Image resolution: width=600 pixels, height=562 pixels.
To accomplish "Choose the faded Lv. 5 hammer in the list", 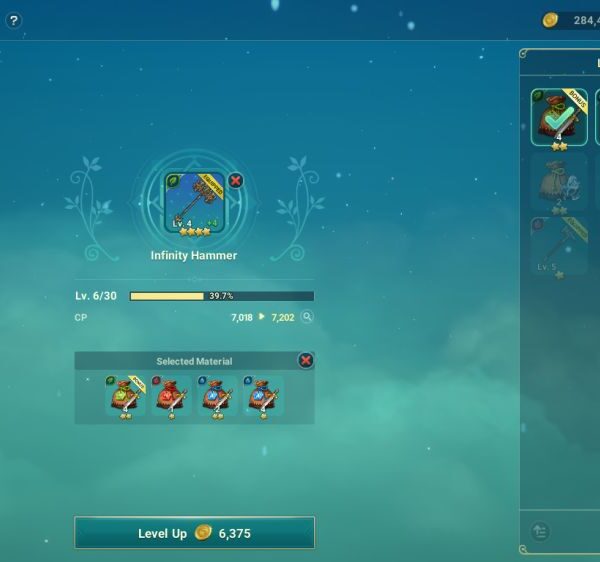I will click(559, 247).
